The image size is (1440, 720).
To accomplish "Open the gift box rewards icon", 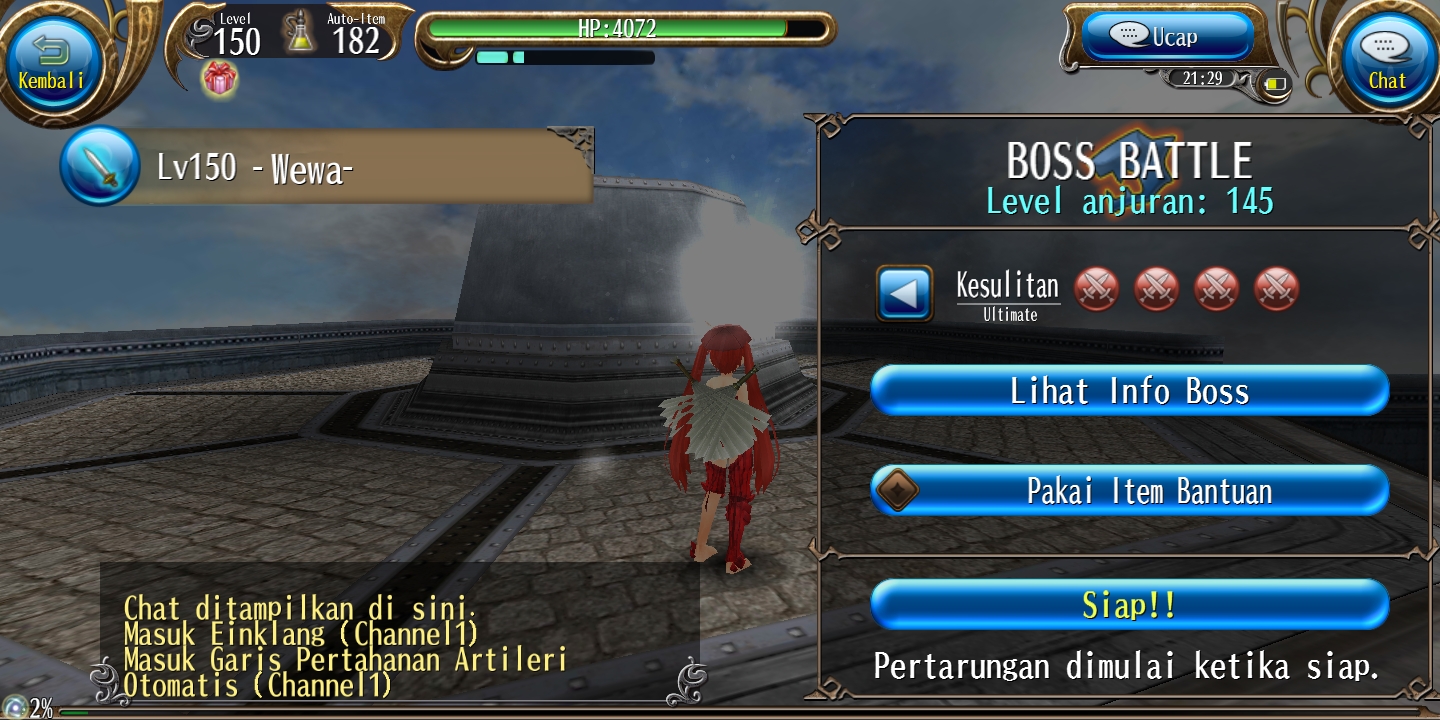I will click(218, 78).
